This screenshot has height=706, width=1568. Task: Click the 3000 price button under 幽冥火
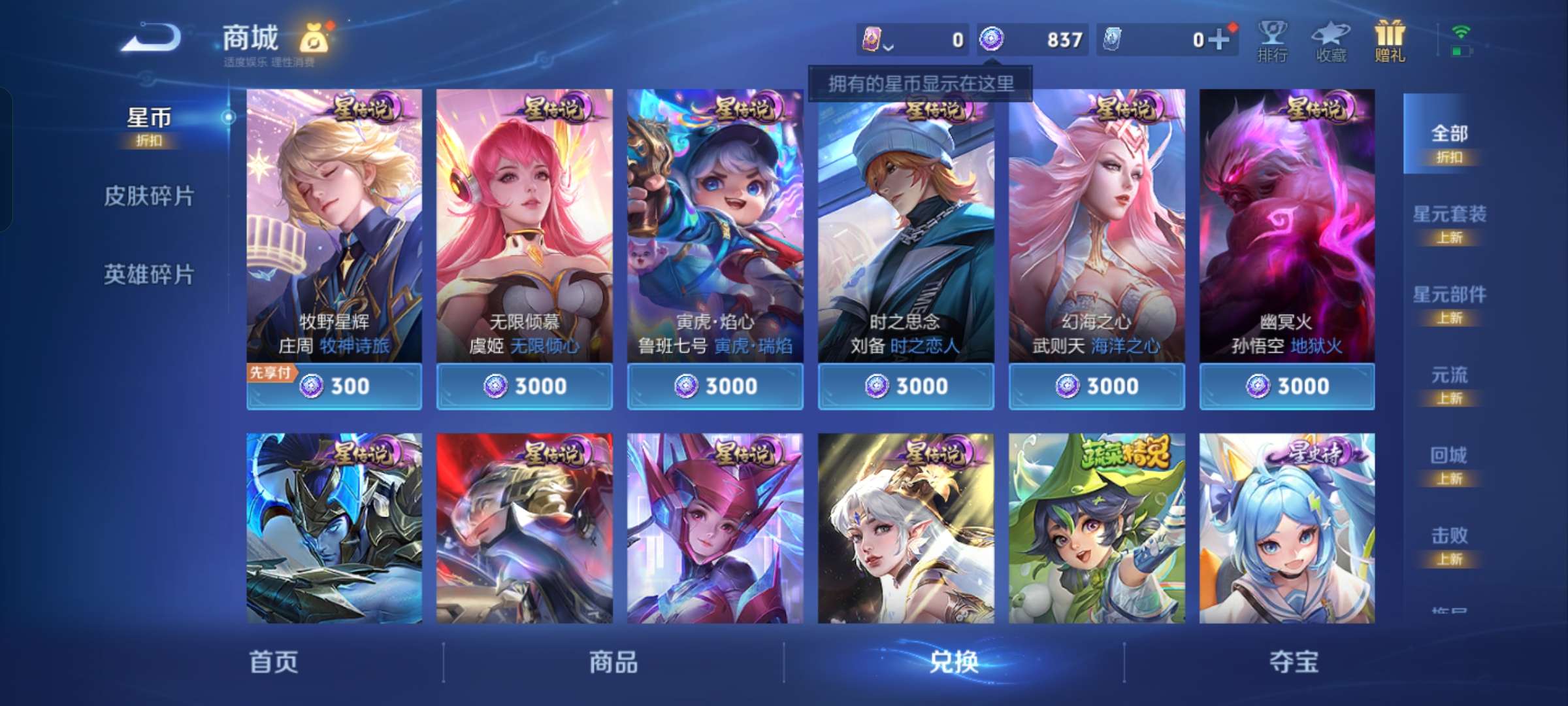pos(1286,386)
